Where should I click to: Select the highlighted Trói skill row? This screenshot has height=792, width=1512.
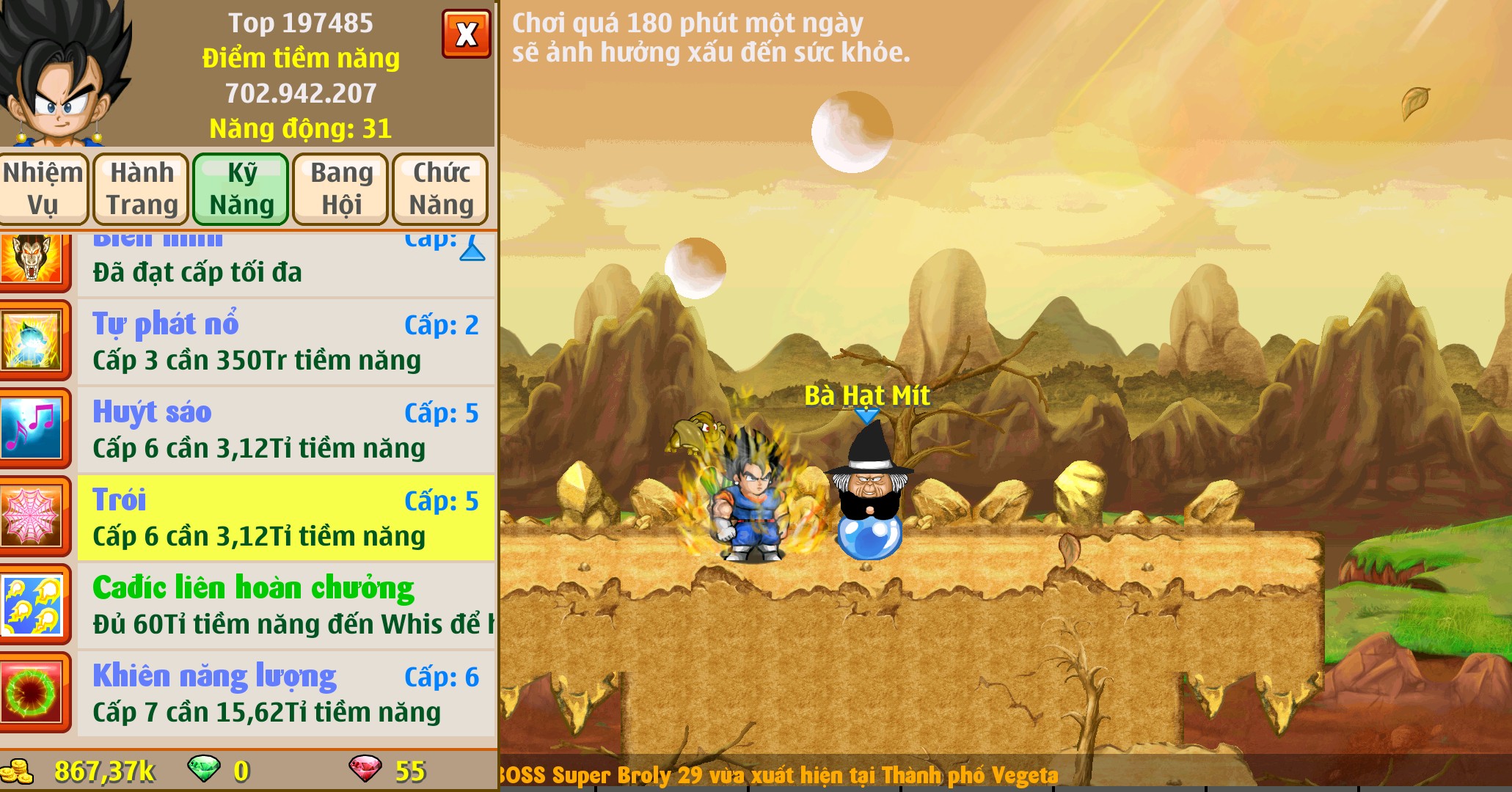click(286, 518)
